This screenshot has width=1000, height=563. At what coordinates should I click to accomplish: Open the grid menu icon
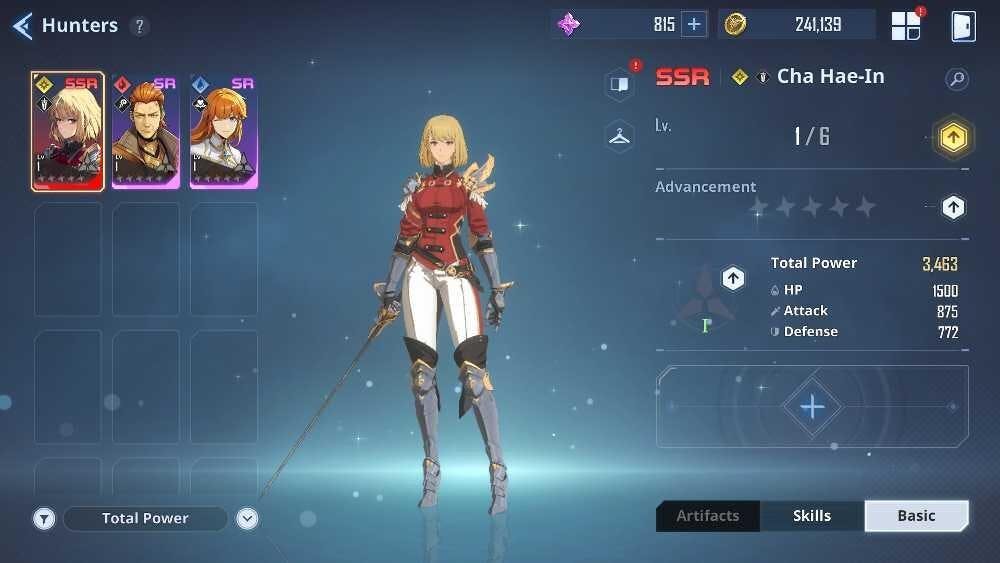click(x=906, y=26)
